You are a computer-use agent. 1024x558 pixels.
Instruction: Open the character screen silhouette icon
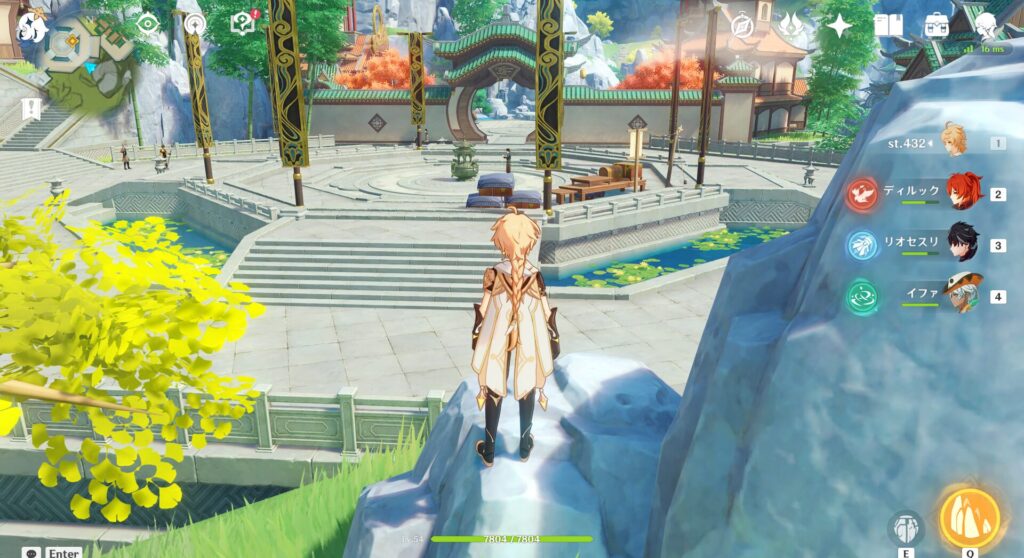[986, 25]
